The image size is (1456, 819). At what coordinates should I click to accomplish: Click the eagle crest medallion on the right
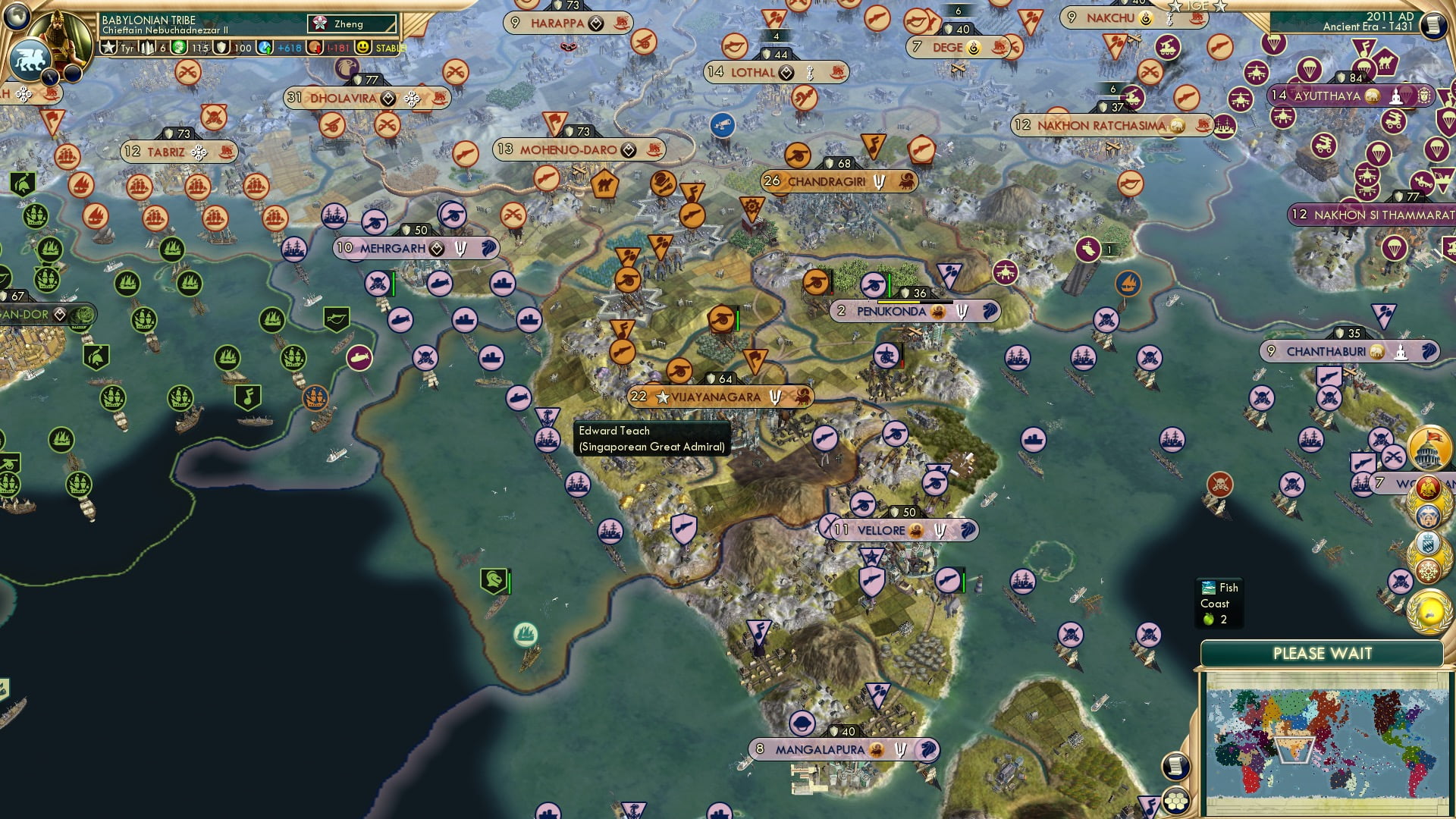[x=1426, y=487]
